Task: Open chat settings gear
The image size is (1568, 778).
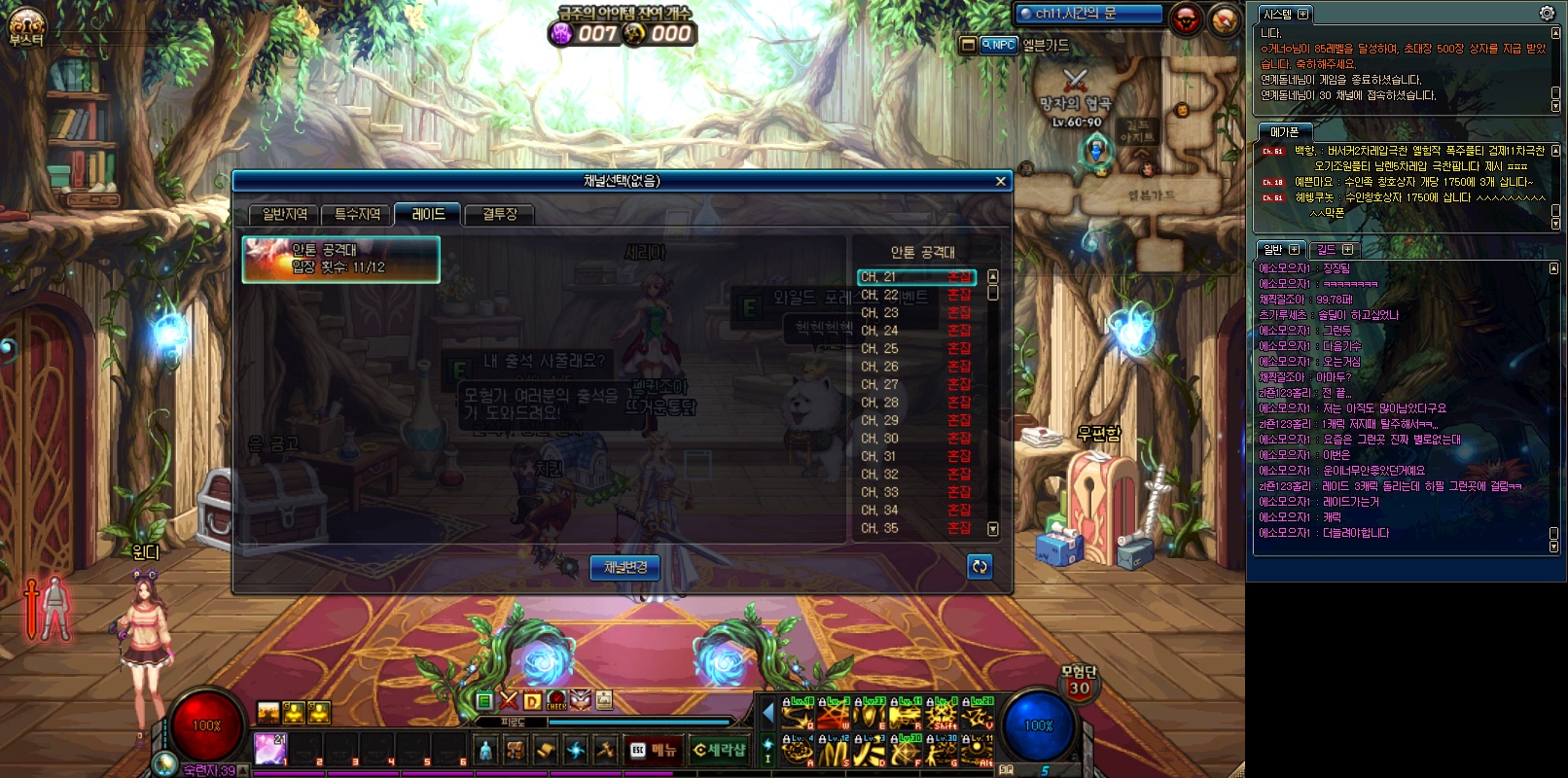Action: click(1547, 13)
